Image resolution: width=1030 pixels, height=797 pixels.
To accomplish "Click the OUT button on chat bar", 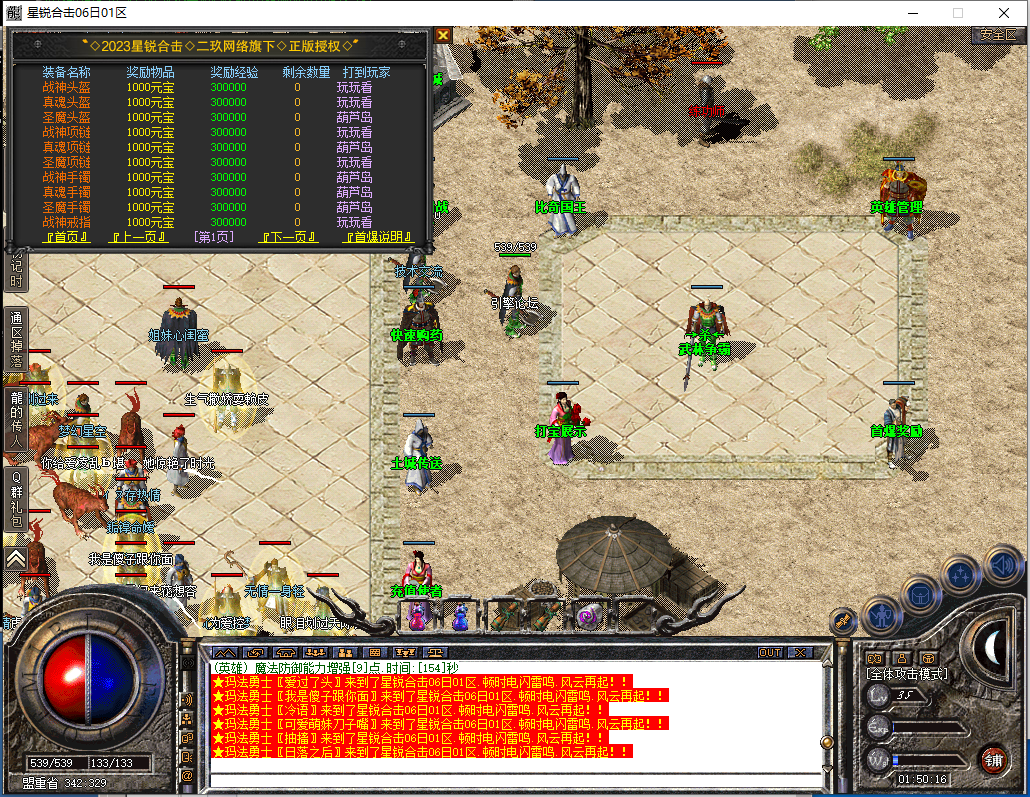I will (x=770, y=652).
